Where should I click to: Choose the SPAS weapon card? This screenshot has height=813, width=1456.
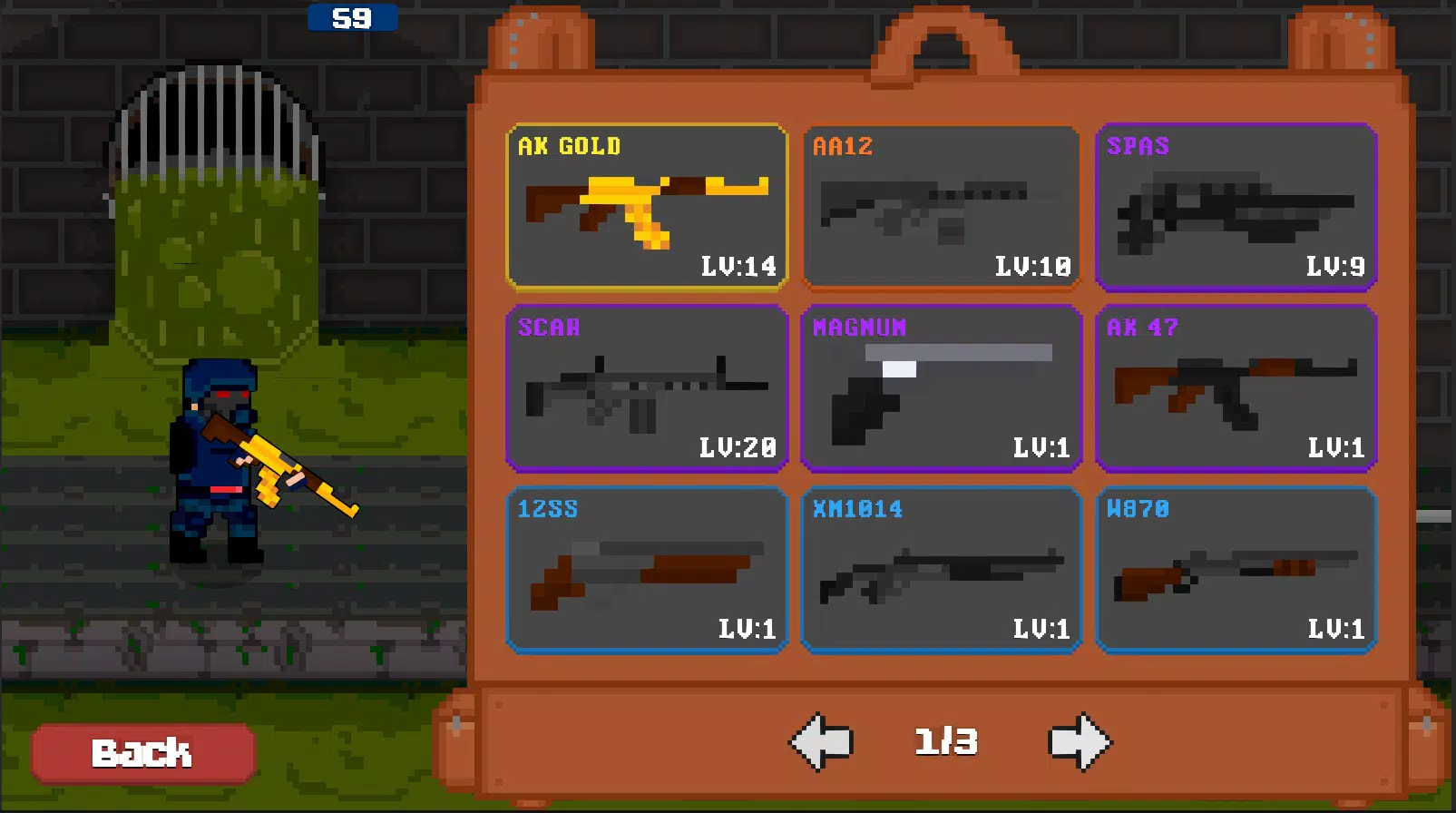(x=1235, y=207)
